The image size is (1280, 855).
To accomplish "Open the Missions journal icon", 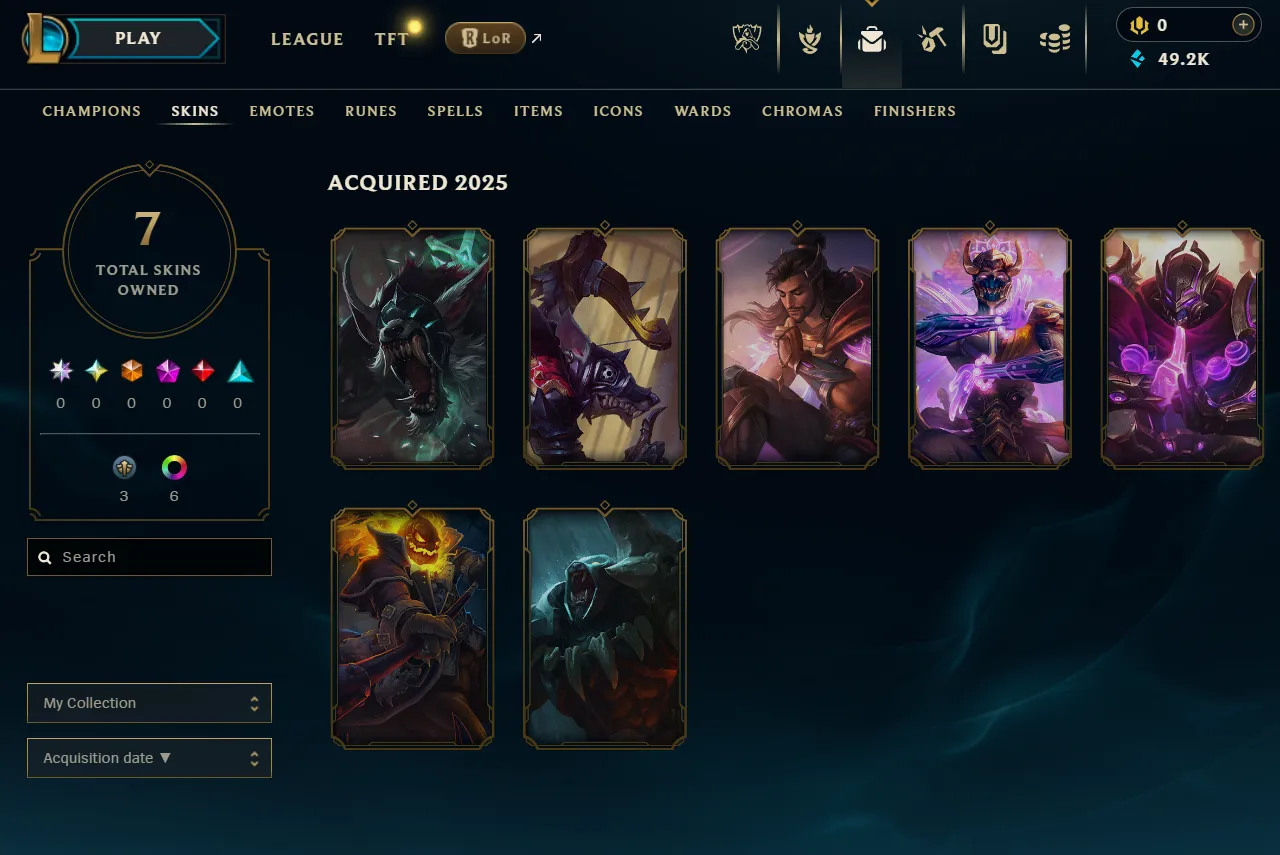I will click(x=995, y=38).
